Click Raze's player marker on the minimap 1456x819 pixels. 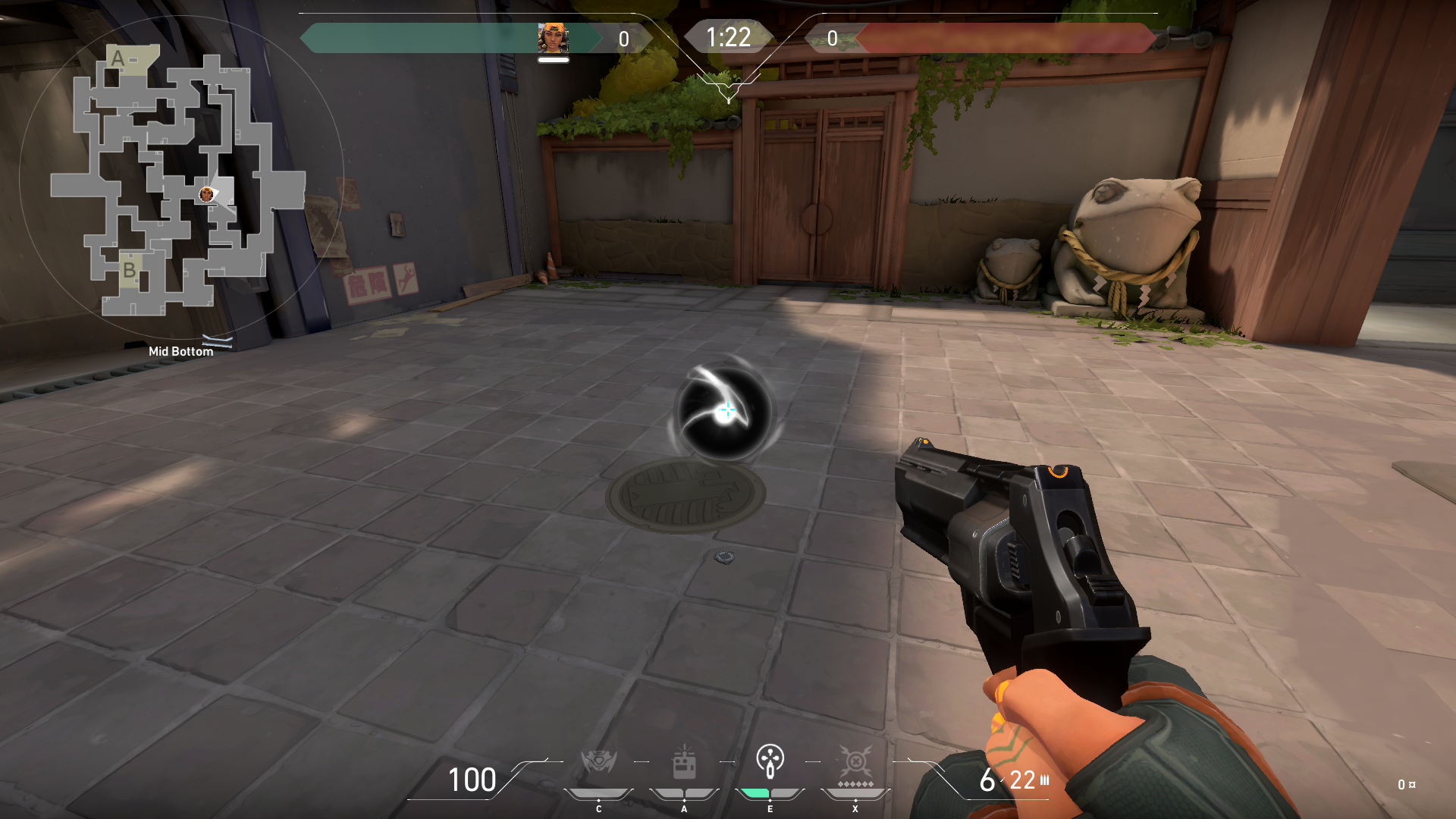point(206,195)
